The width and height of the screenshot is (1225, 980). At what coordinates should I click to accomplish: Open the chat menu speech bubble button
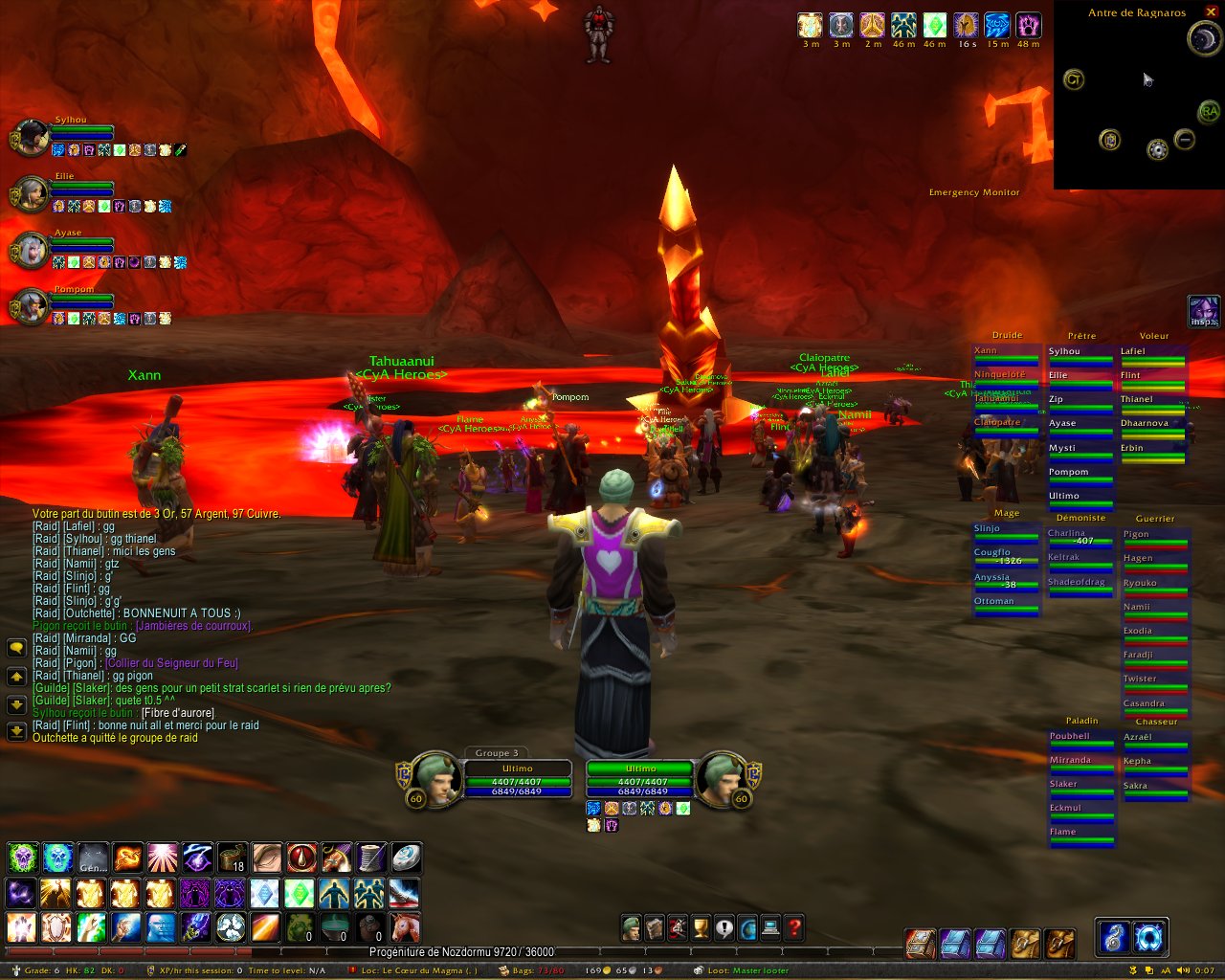16,648
